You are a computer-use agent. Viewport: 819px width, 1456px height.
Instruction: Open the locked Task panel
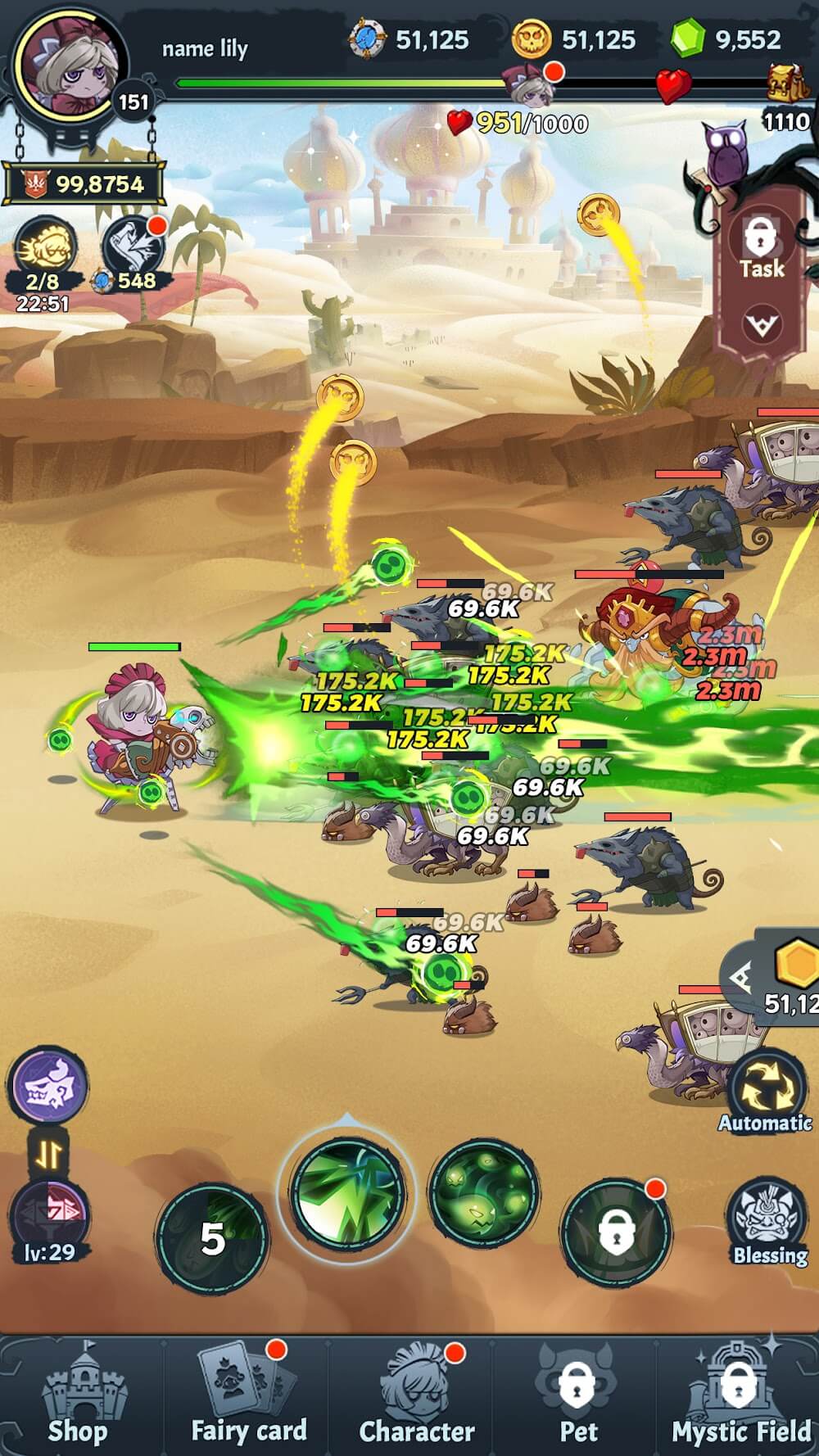coord(761,246)
